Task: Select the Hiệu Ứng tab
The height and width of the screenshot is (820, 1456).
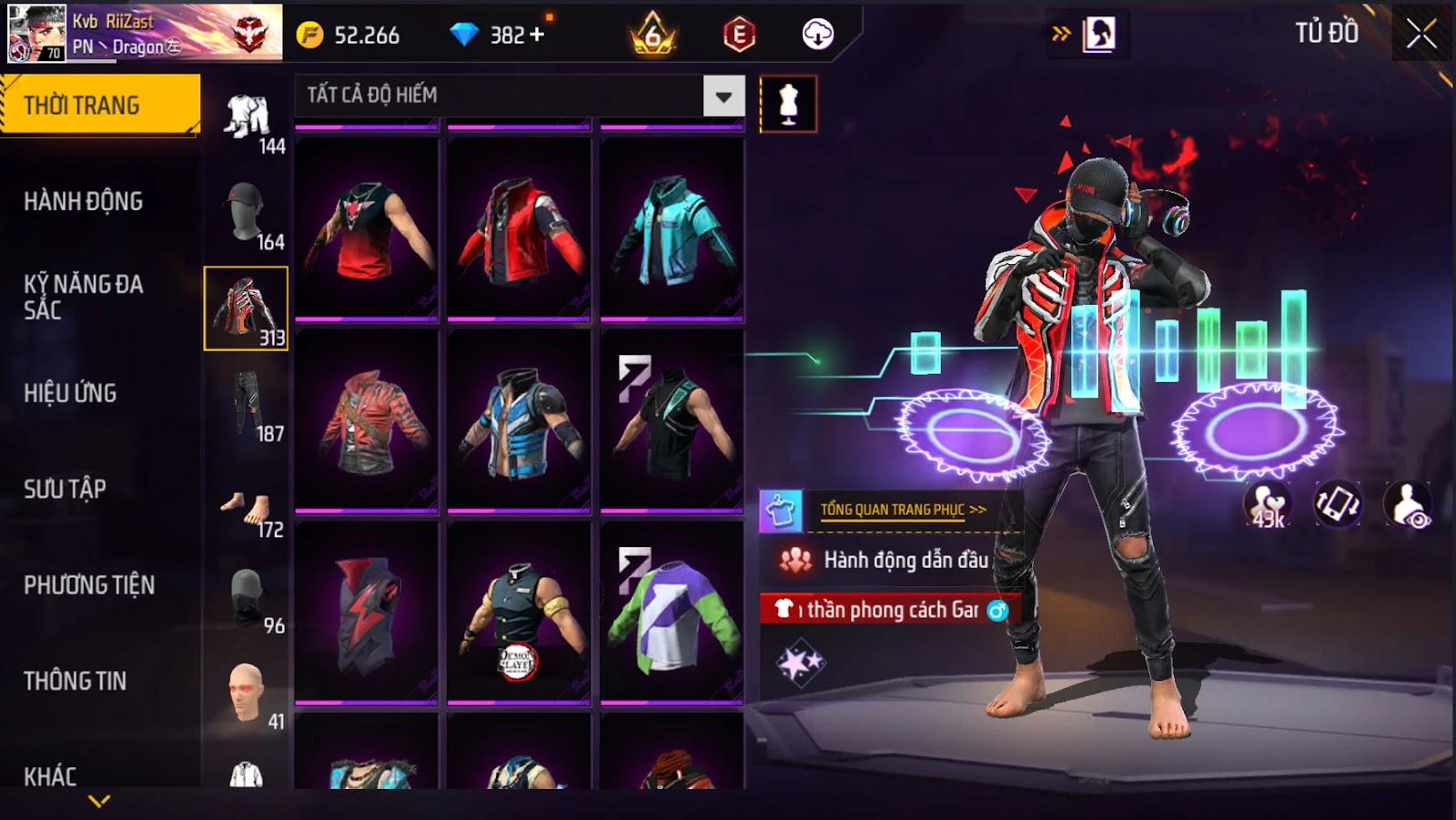Action: tap(71, 393)
